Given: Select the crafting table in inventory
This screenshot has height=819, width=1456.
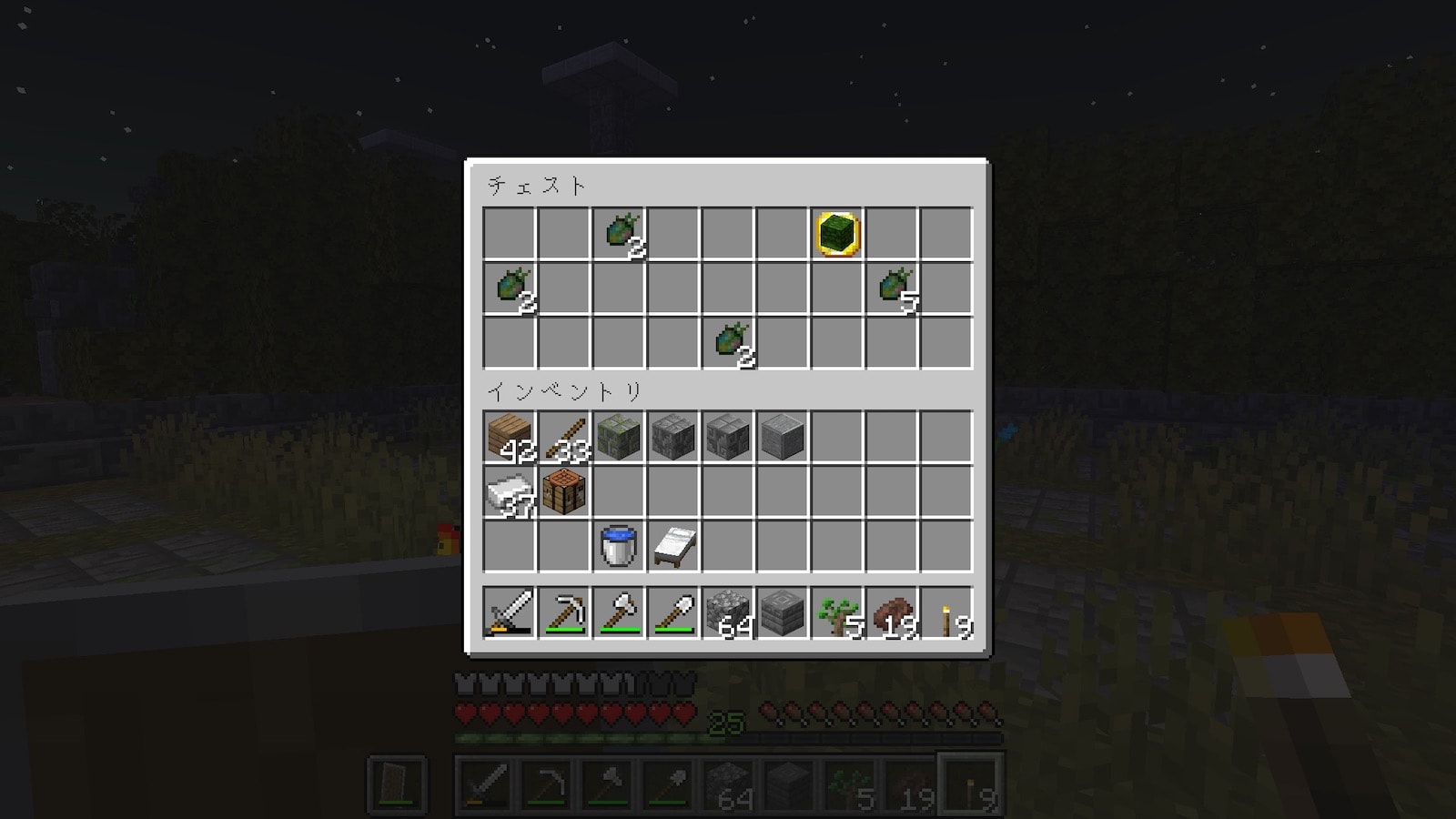Looking at the screenshot, I should pos(564,492).
